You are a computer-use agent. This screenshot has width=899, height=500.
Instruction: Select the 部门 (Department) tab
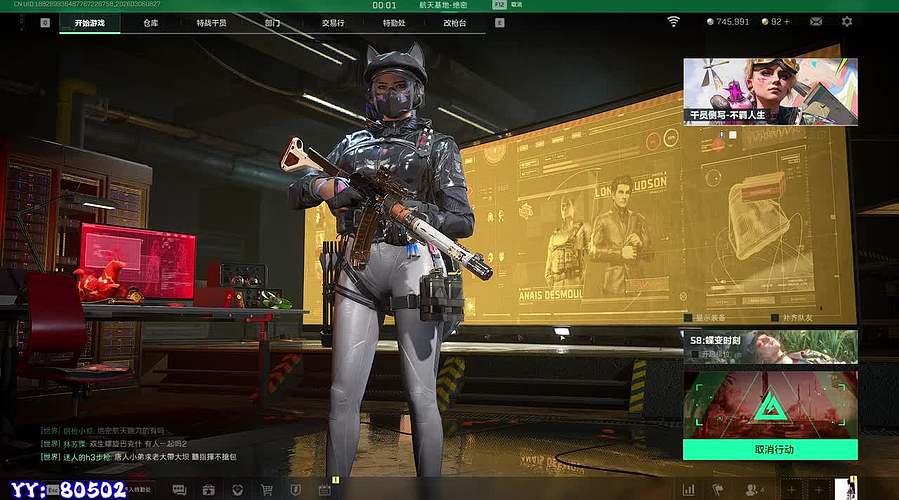[272, 21]
